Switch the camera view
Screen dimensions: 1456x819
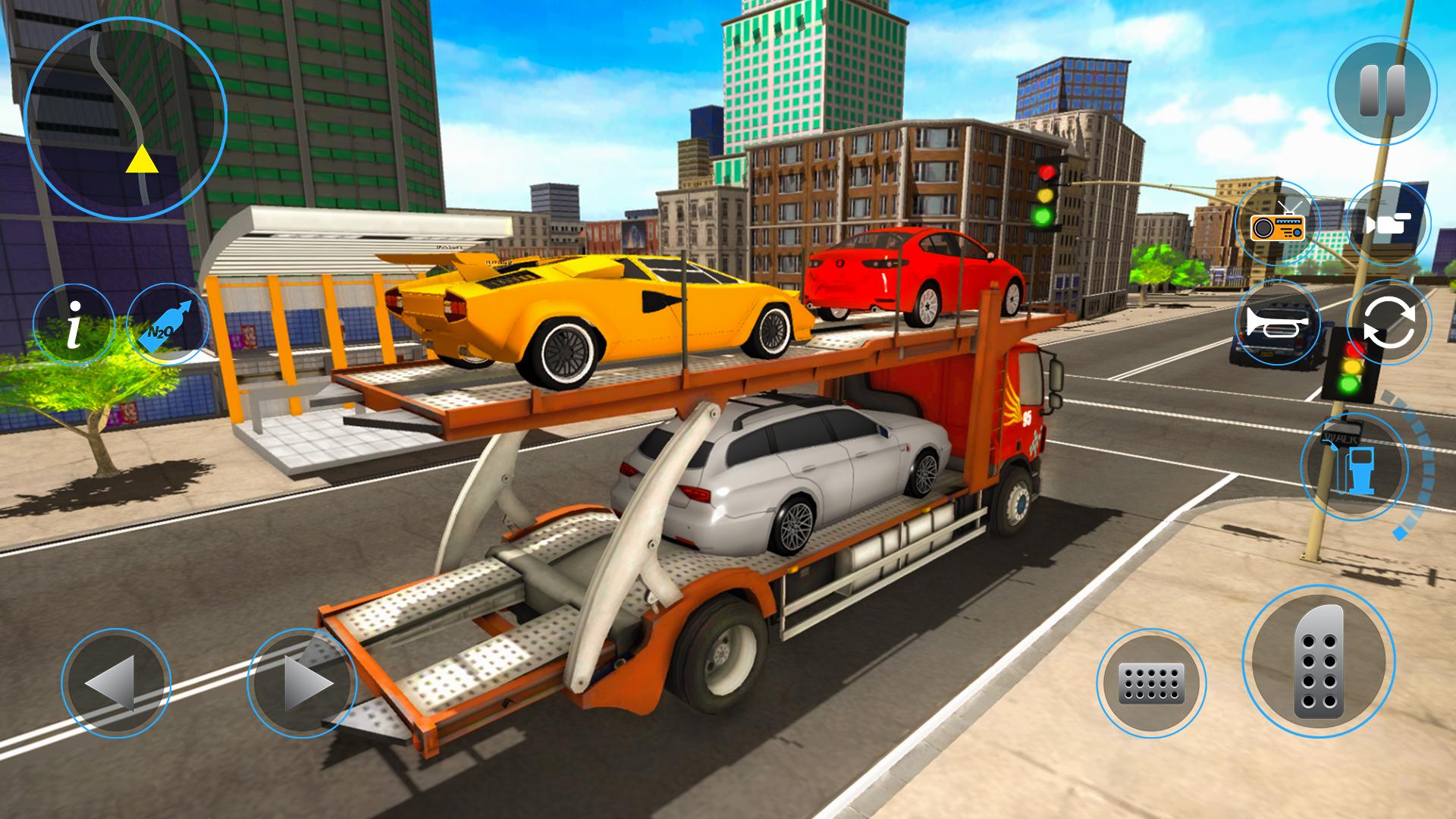click(1388, 224)
